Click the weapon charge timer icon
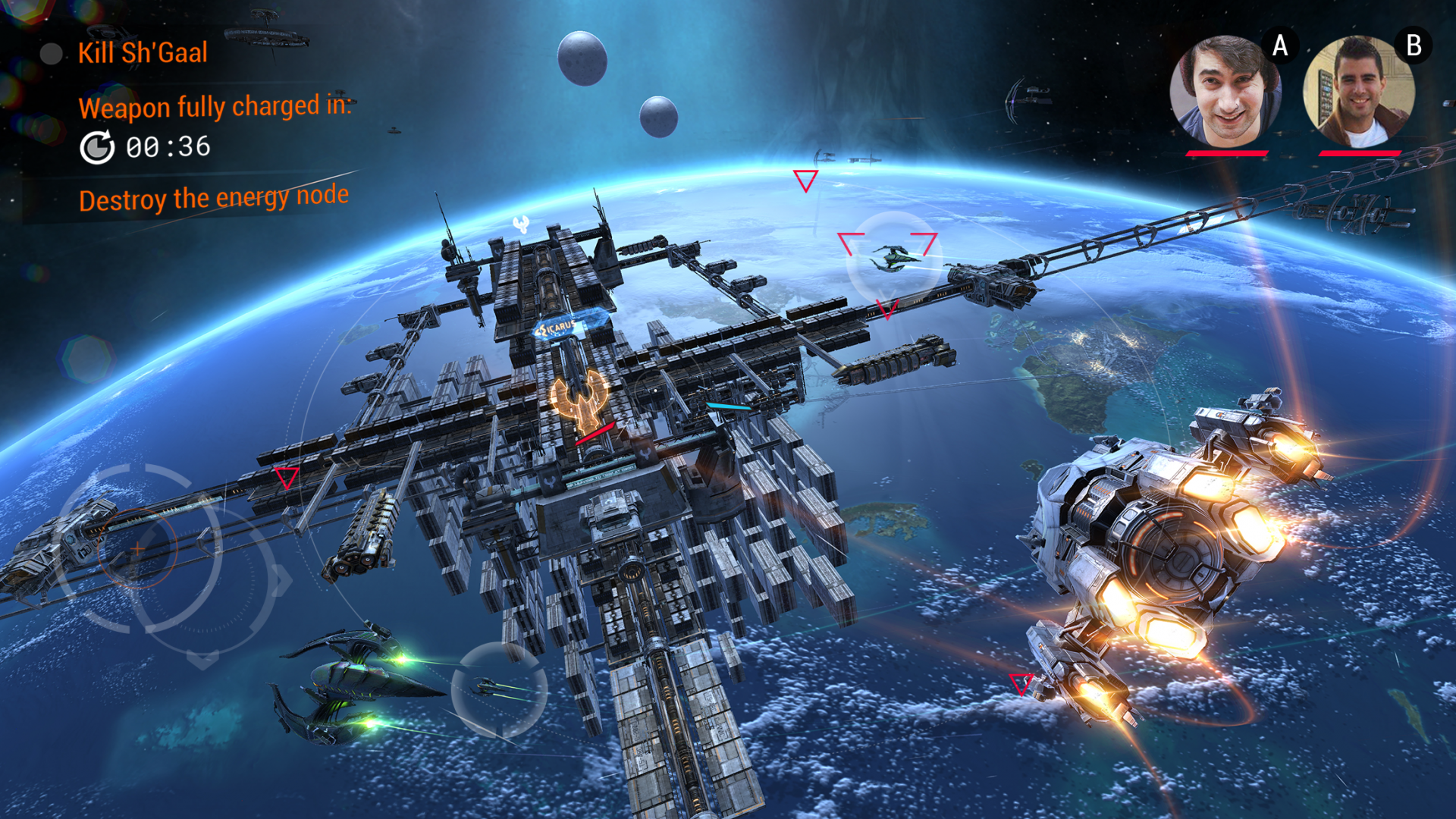The height and width of the screenshot is (819, 1456). coord(97,147)
